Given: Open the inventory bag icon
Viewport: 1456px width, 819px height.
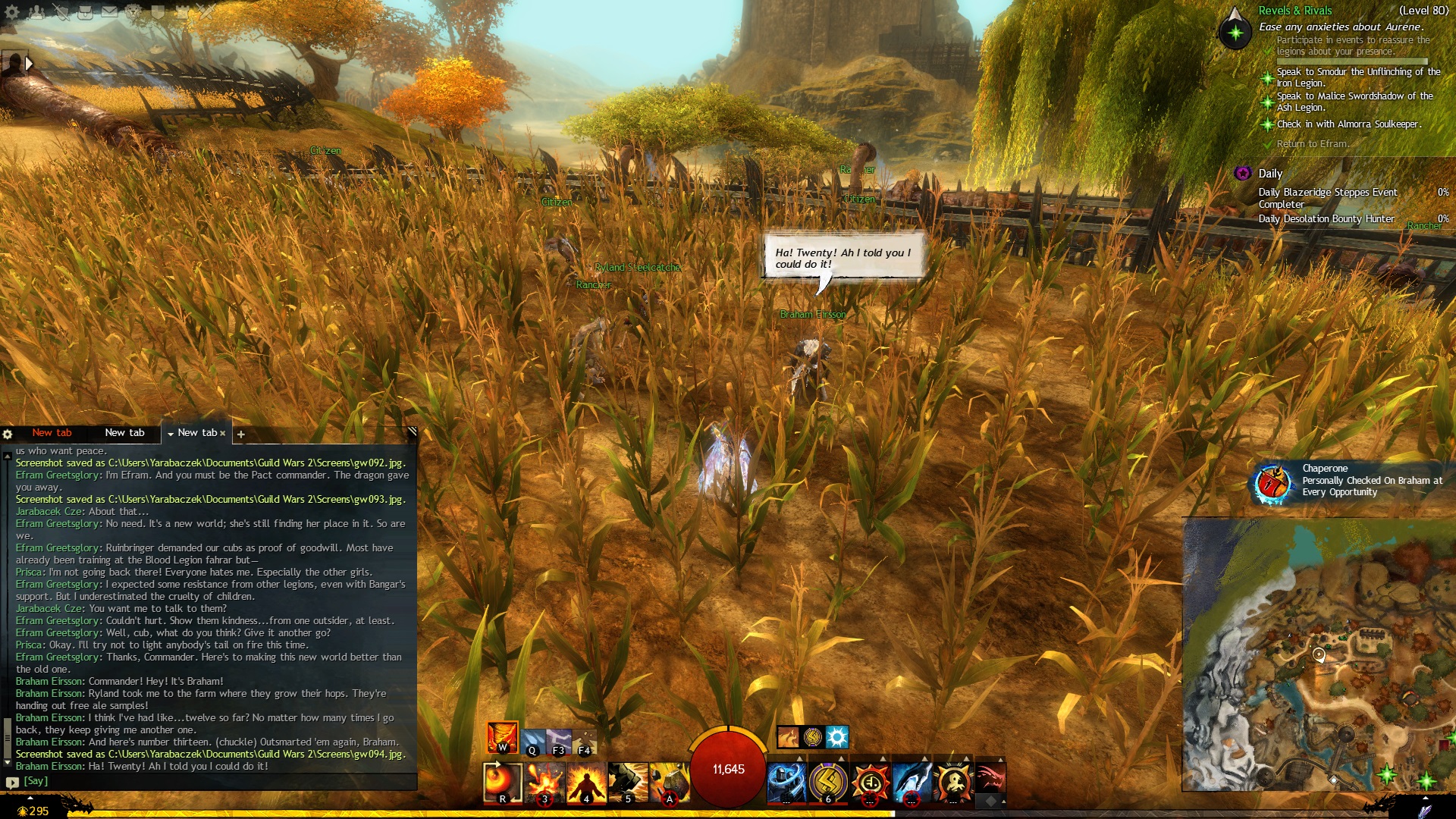Looking at the screenshot, I should (84, 11).
